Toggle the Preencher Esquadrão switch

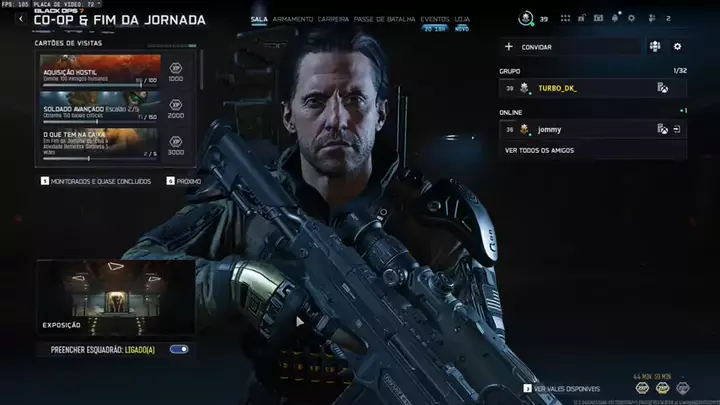[179, 349]
